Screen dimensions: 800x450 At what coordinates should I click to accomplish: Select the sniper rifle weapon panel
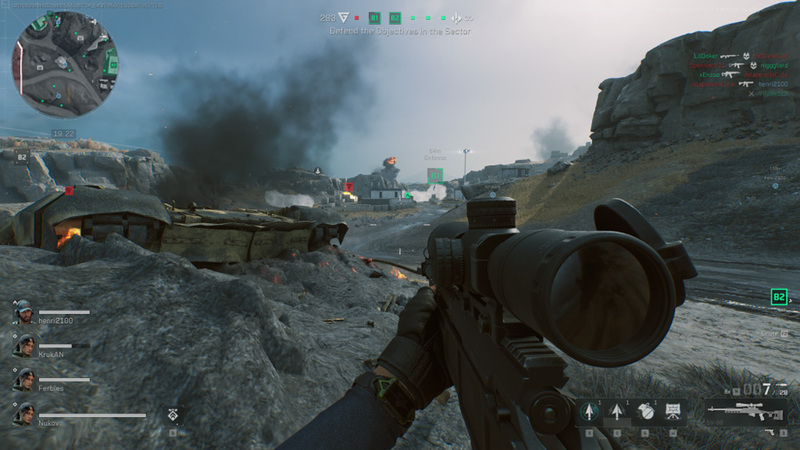[x=744, y=411]
